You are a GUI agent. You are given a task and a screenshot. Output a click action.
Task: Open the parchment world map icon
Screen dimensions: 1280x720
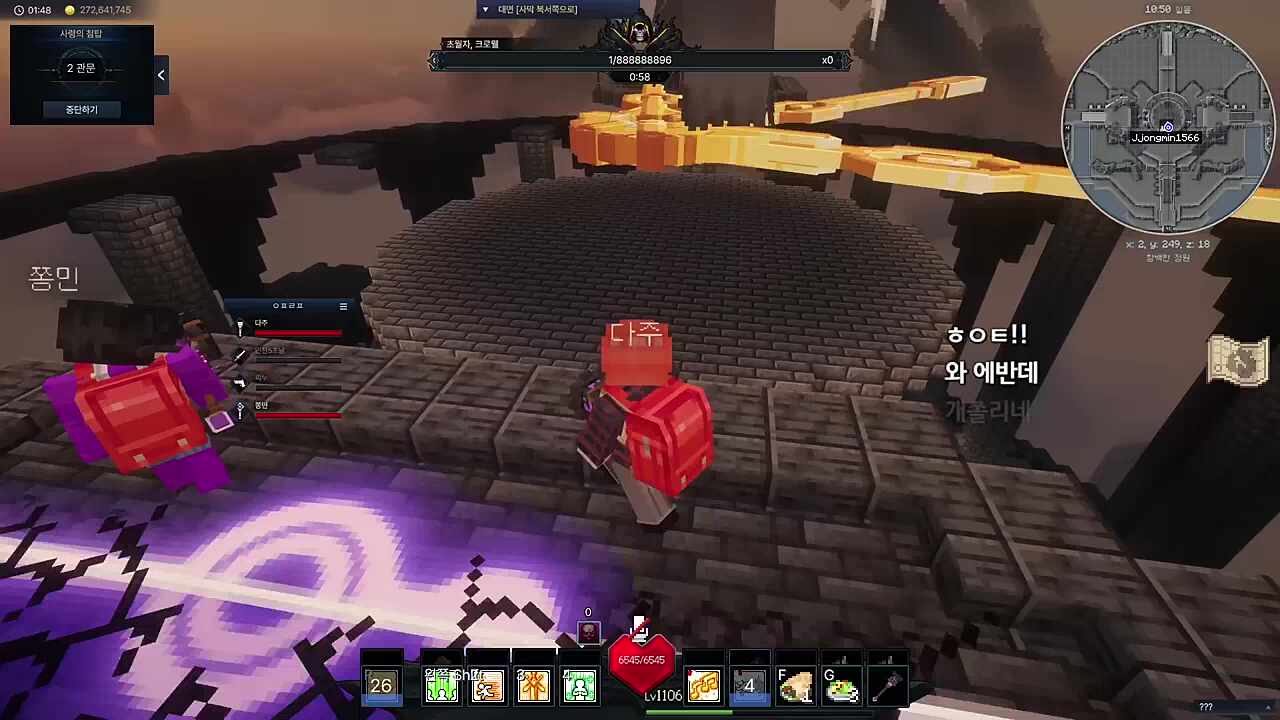[x=1238, y=360]
